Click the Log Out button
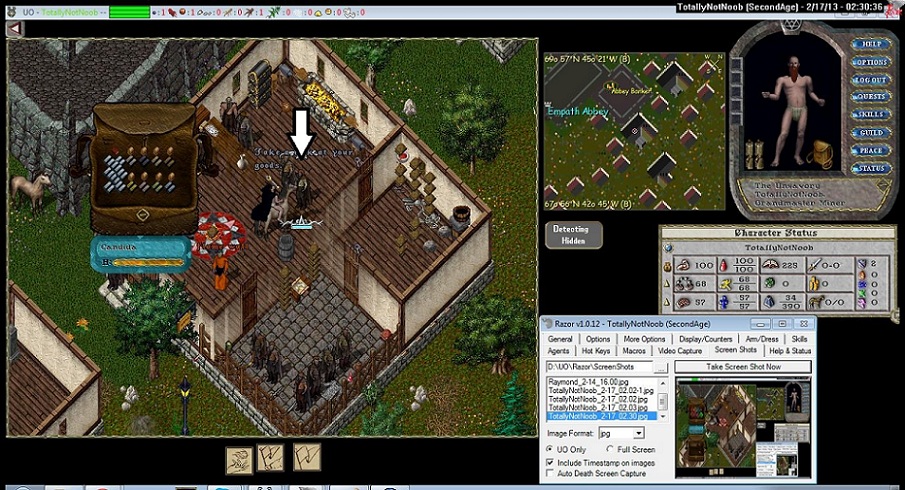This screenshot has width=905, height=490. point(870,80)
